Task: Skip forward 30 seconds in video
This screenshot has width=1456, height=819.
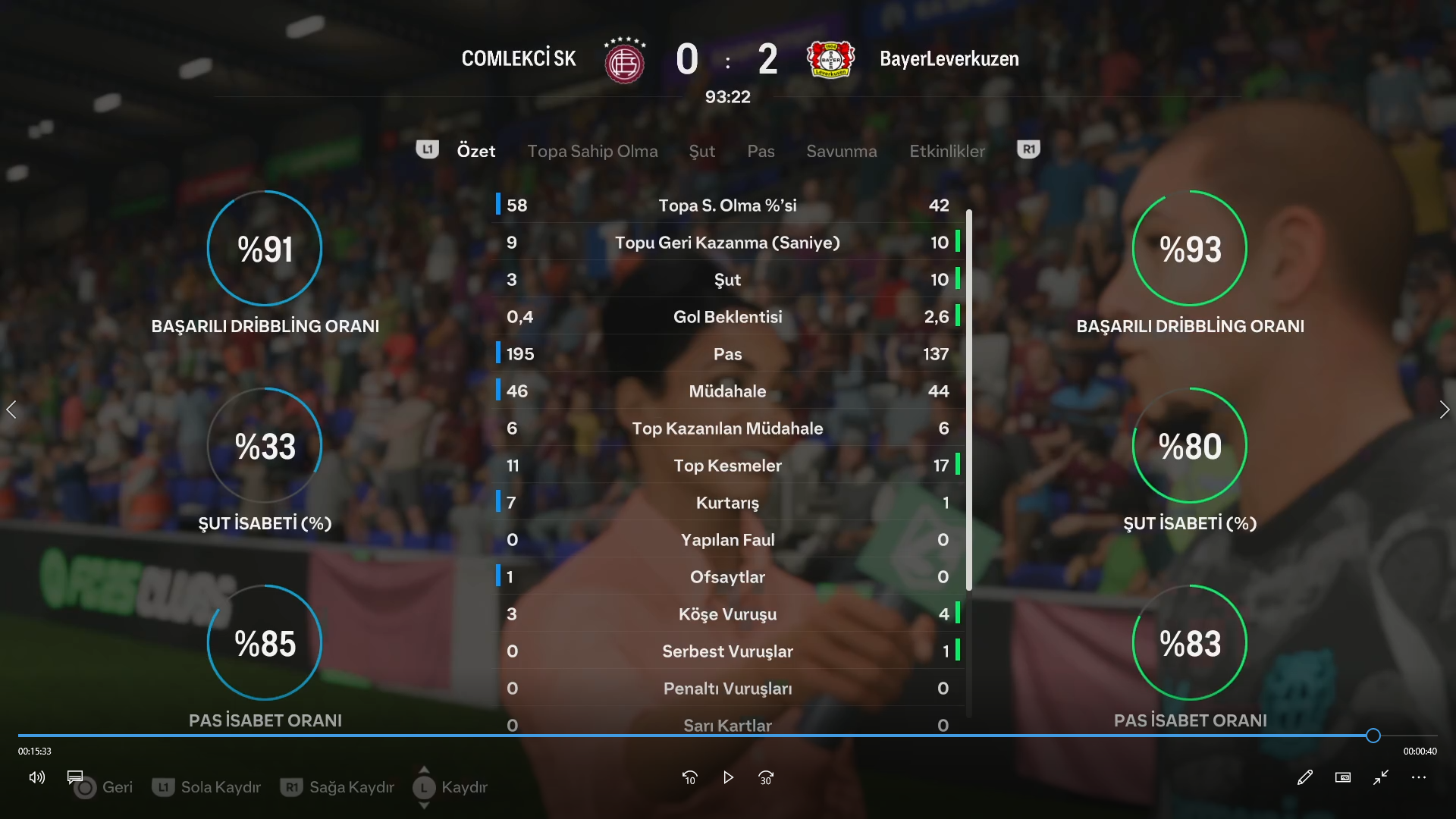Action: 766,777
